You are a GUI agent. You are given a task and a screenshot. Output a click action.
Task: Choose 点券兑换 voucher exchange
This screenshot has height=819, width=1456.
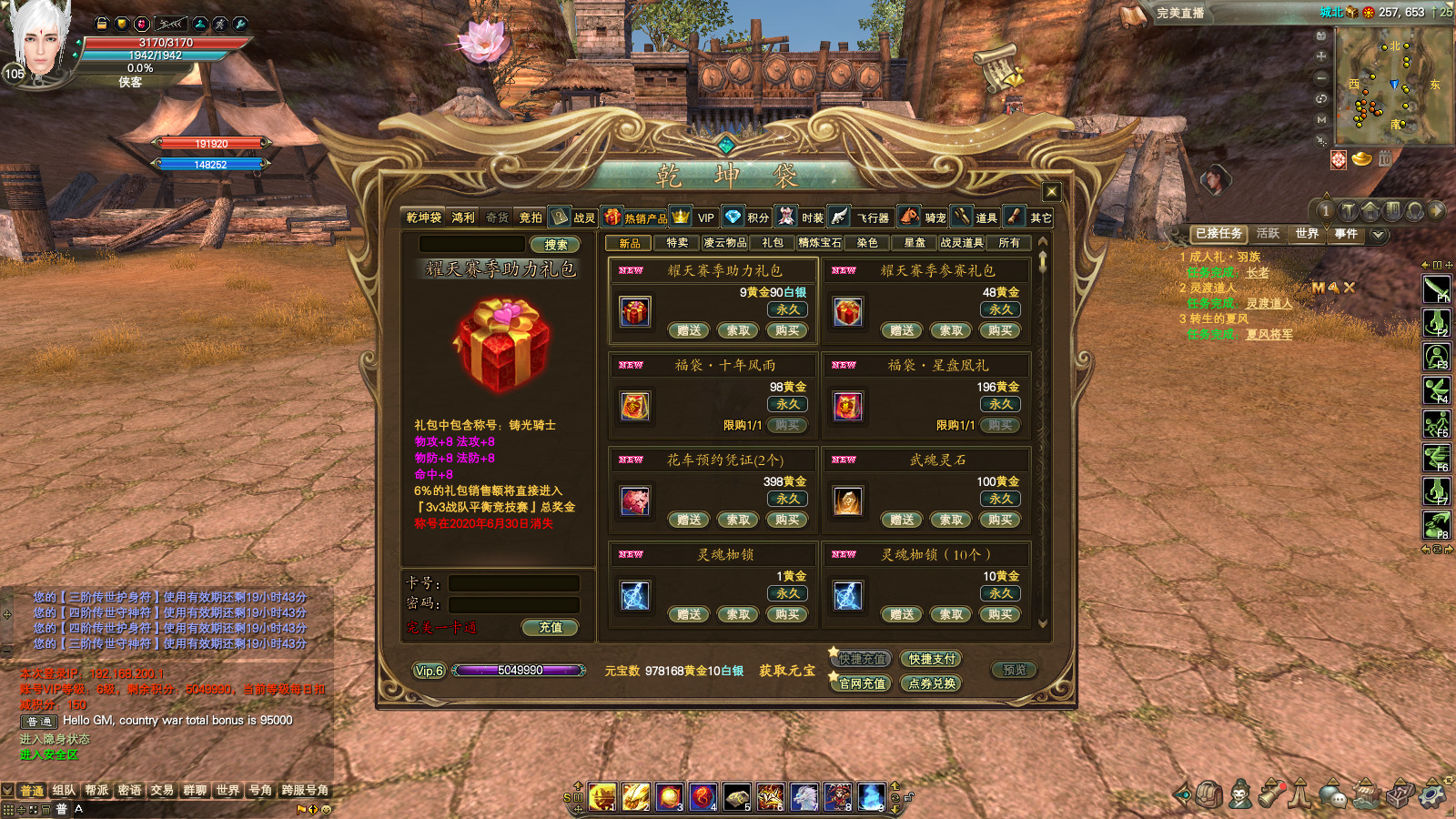tap(932, 683)
